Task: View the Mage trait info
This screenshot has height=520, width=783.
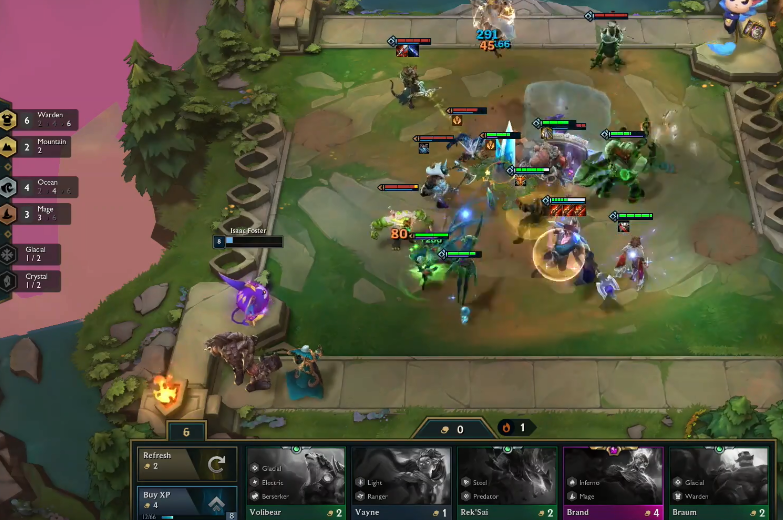Action: [x=38, y=213]
